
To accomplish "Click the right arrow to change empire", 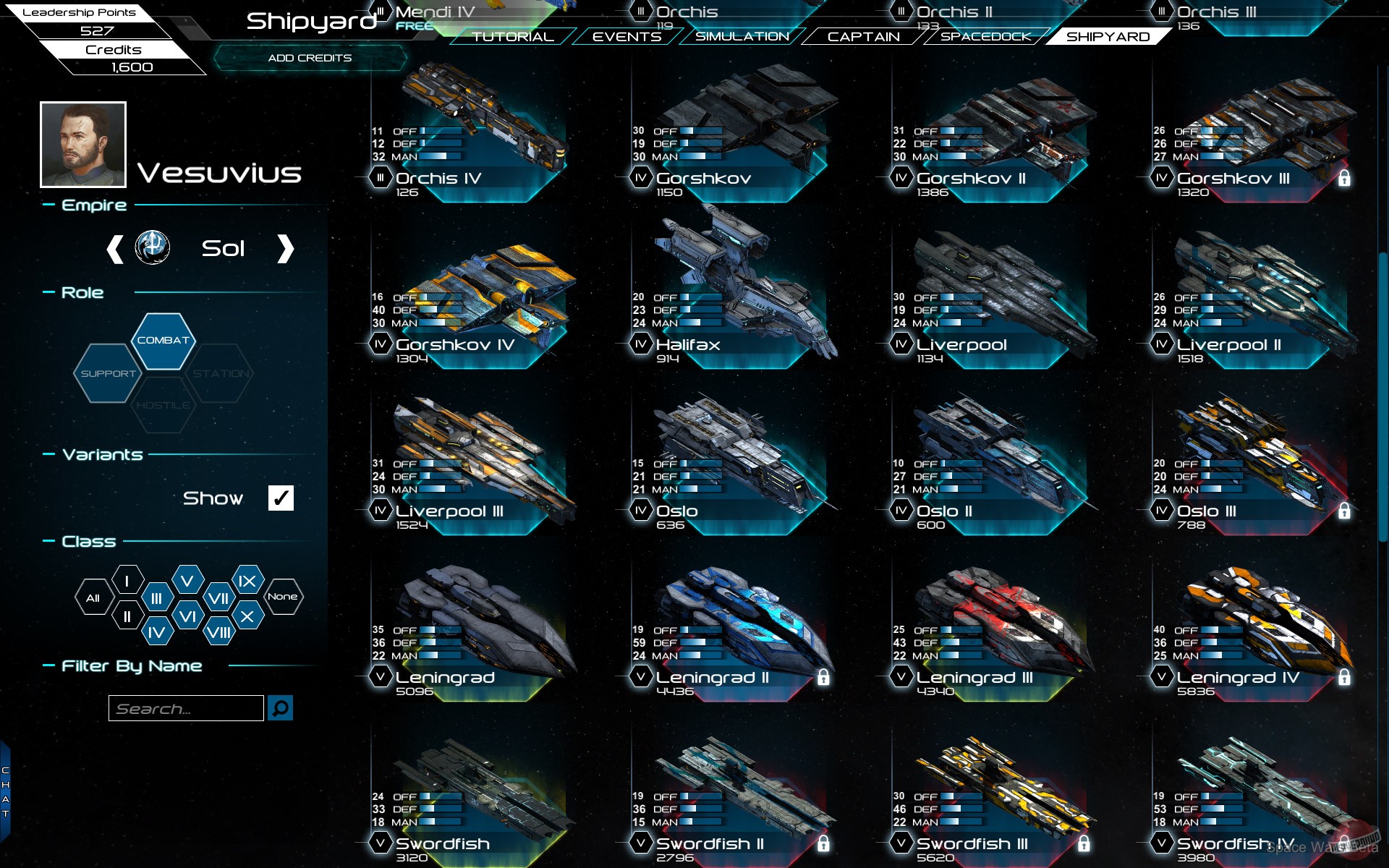I will (285, 248).
